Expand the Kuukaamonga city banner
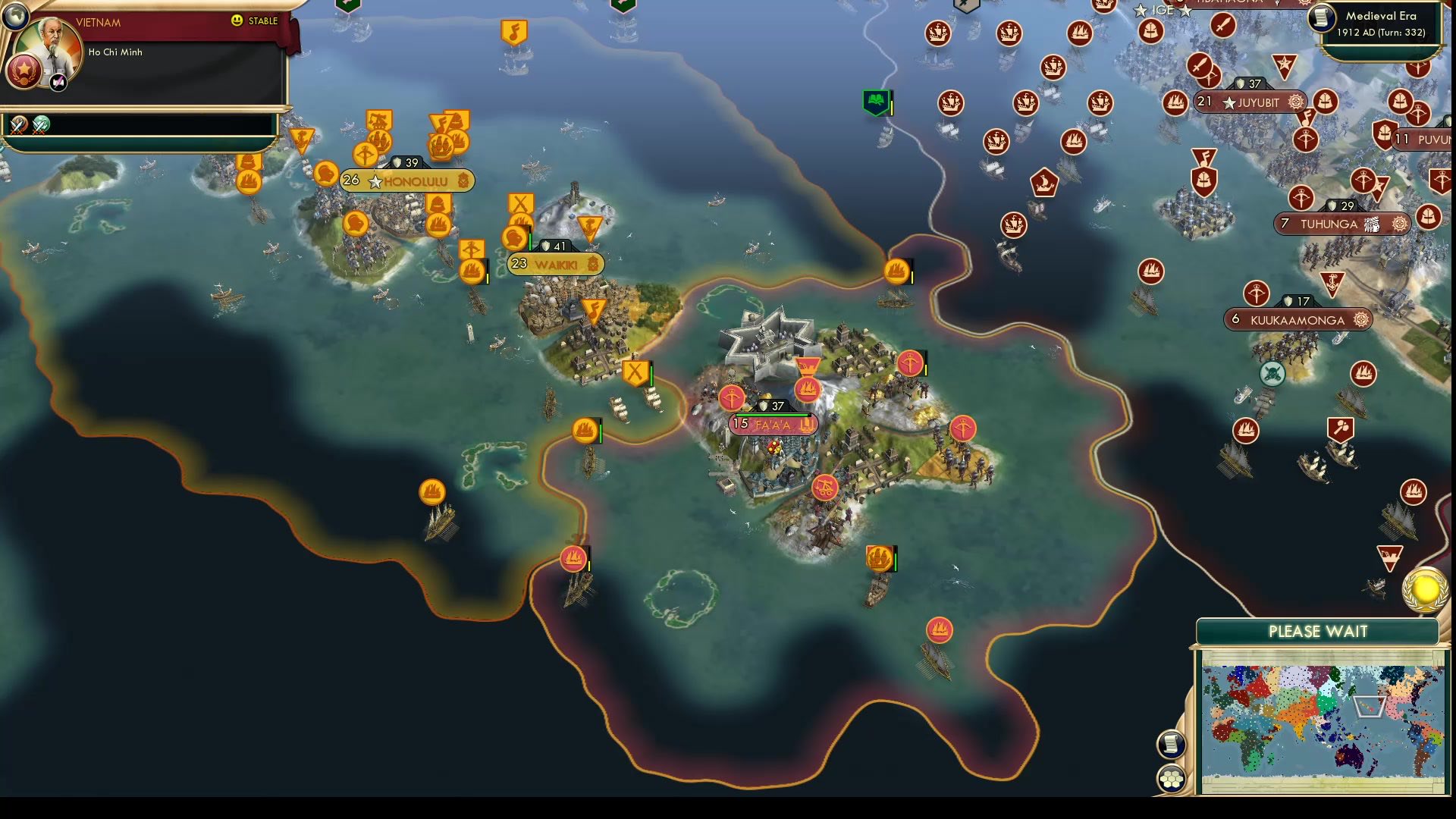The height and width of the screenshot is (819, 1456). point(1298,320)
